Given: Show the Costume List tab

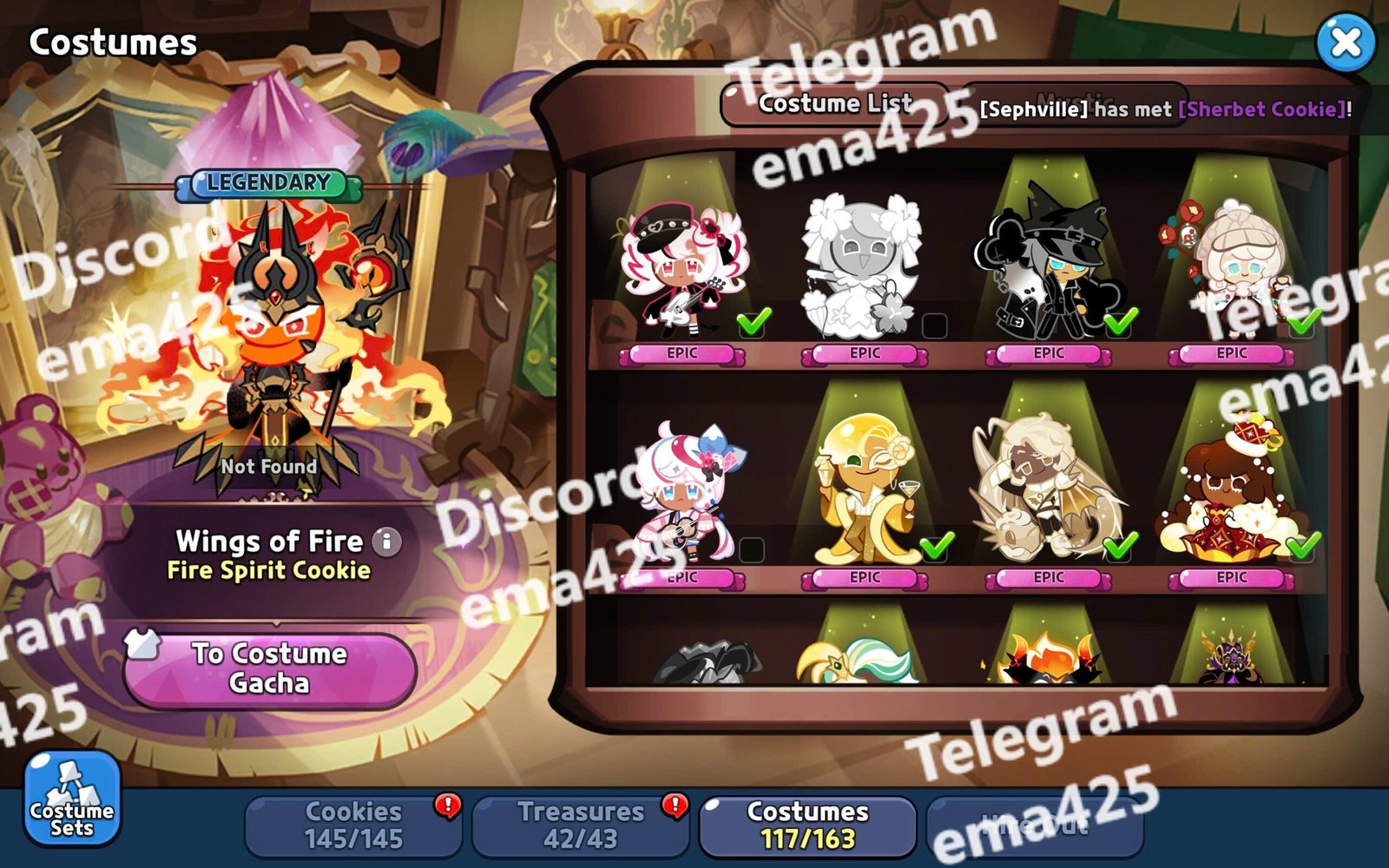Looking at the screenshot, I should coord(835,104).
